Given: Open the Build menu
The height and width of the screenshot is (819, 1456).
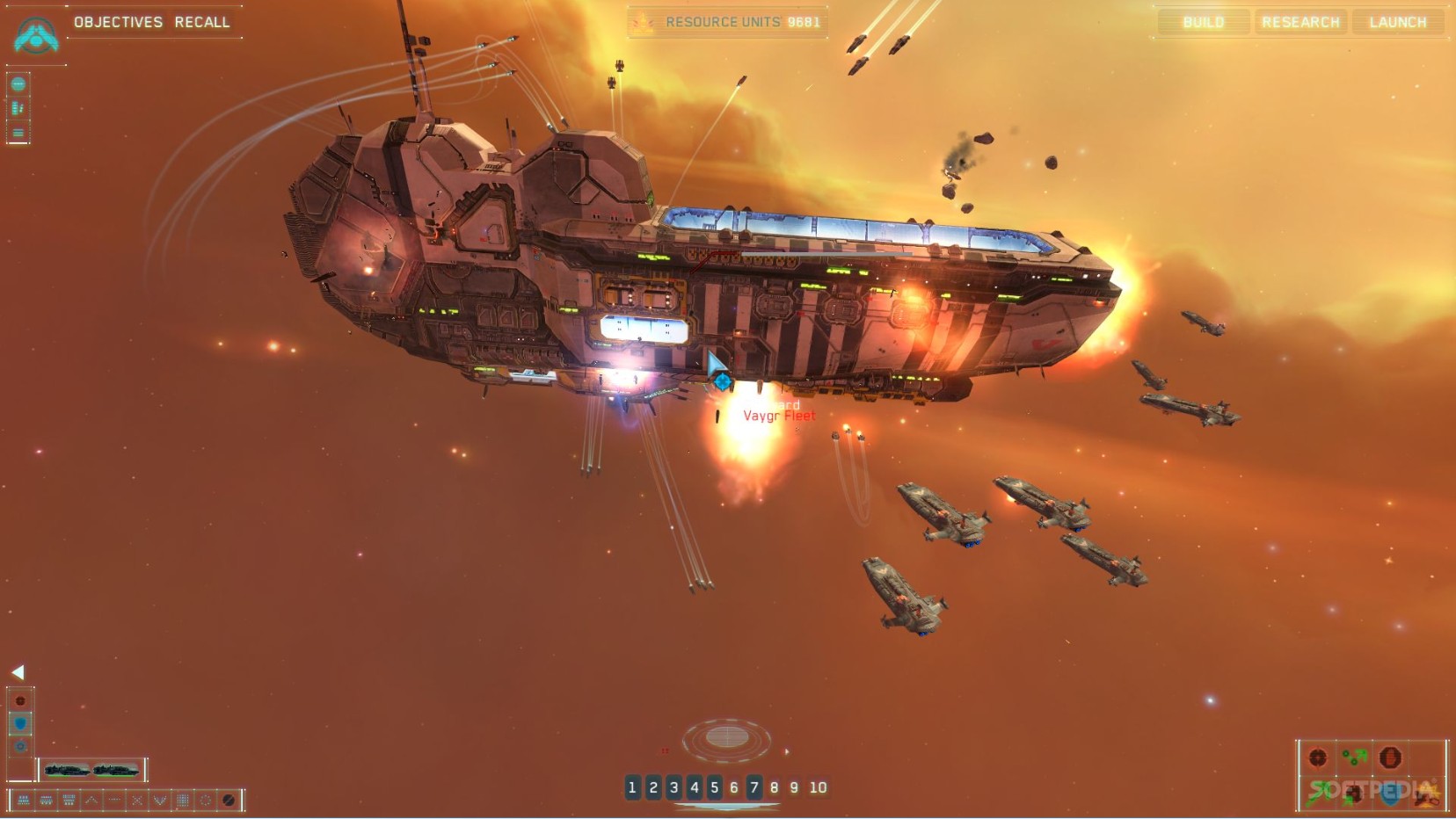Looking at the screenshot, I should click(1203, 22).
